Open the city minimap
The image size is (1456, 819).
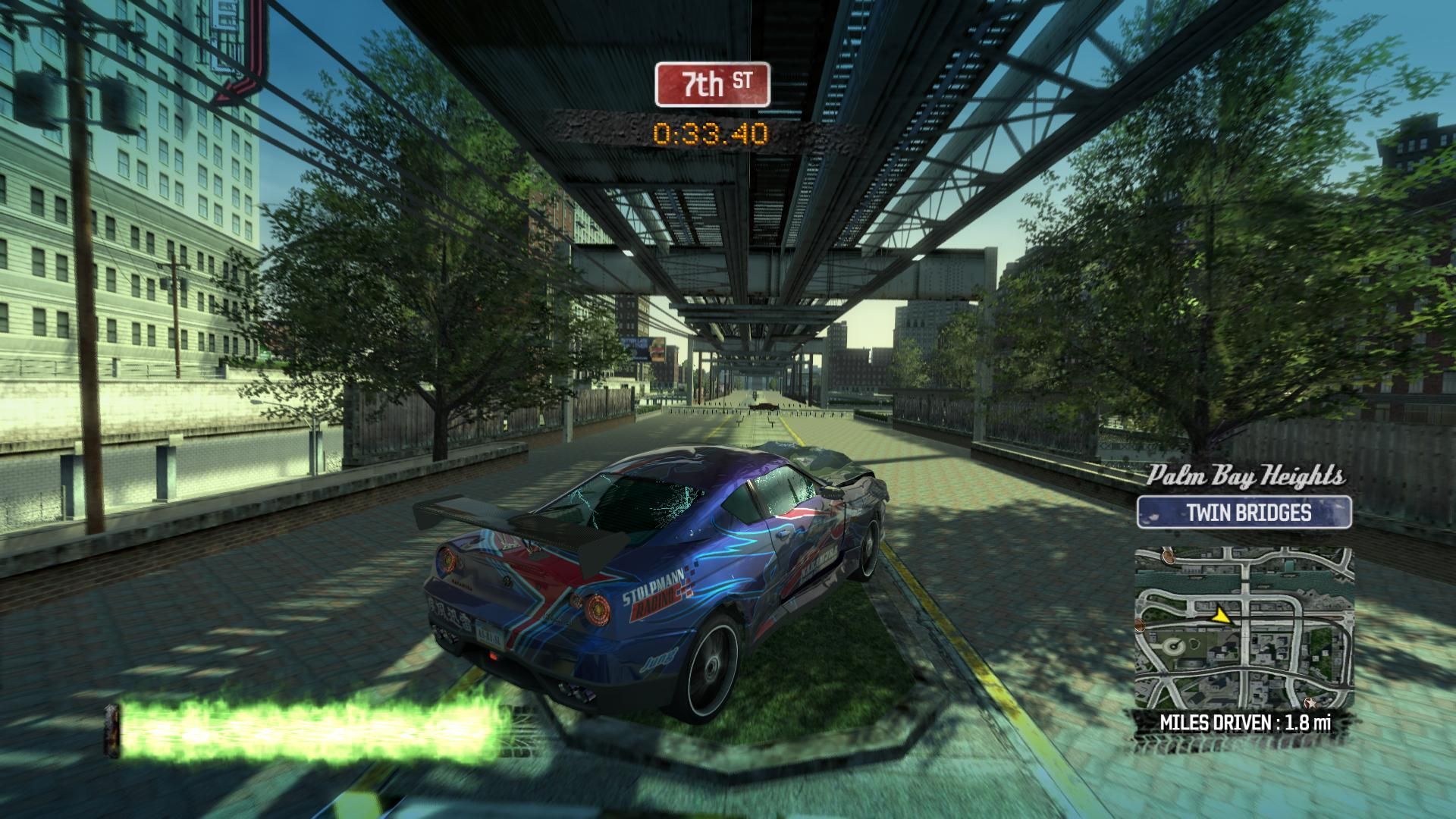1244,628
